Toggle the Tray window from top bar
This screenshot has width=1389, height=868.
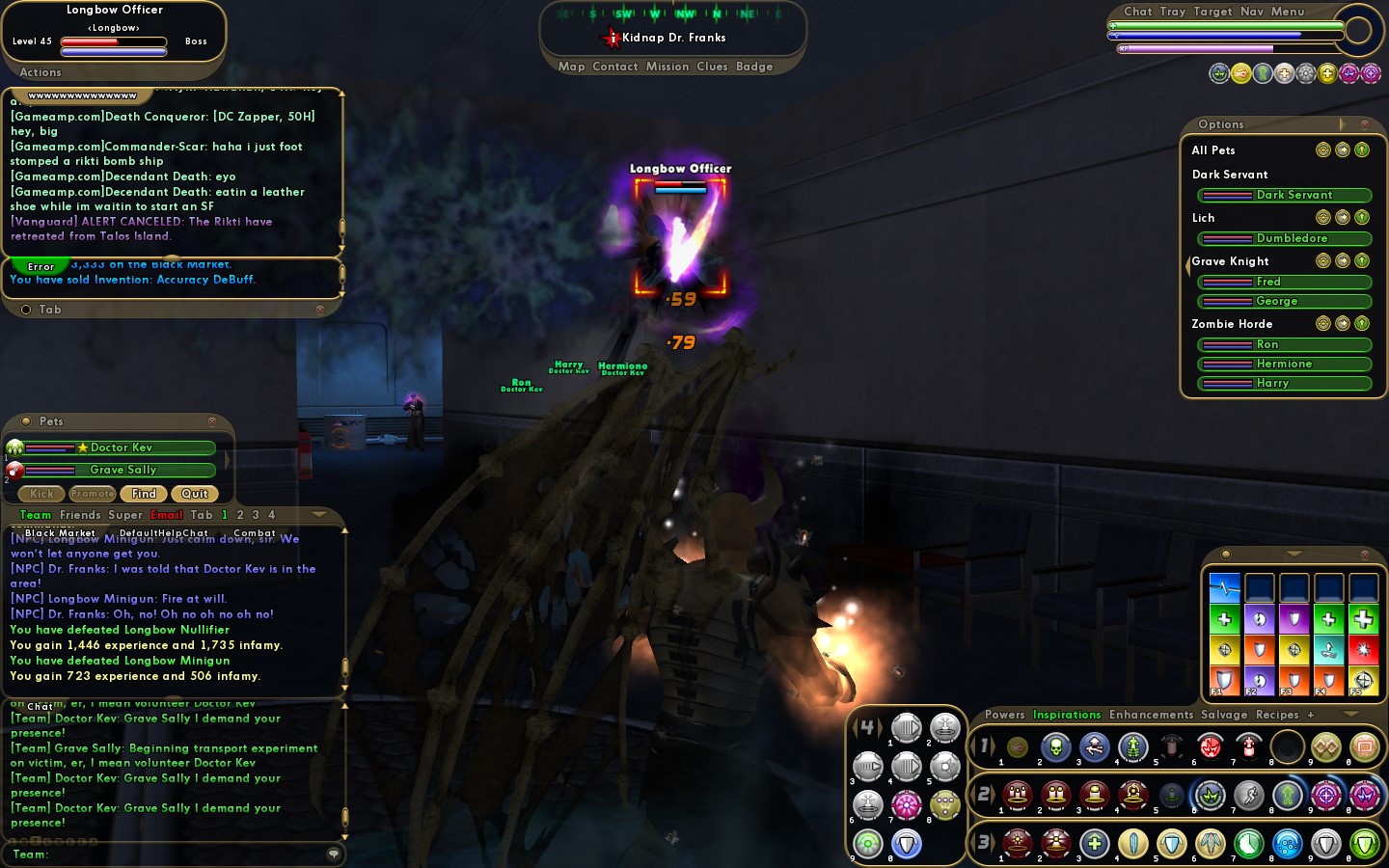point(1173,12)
